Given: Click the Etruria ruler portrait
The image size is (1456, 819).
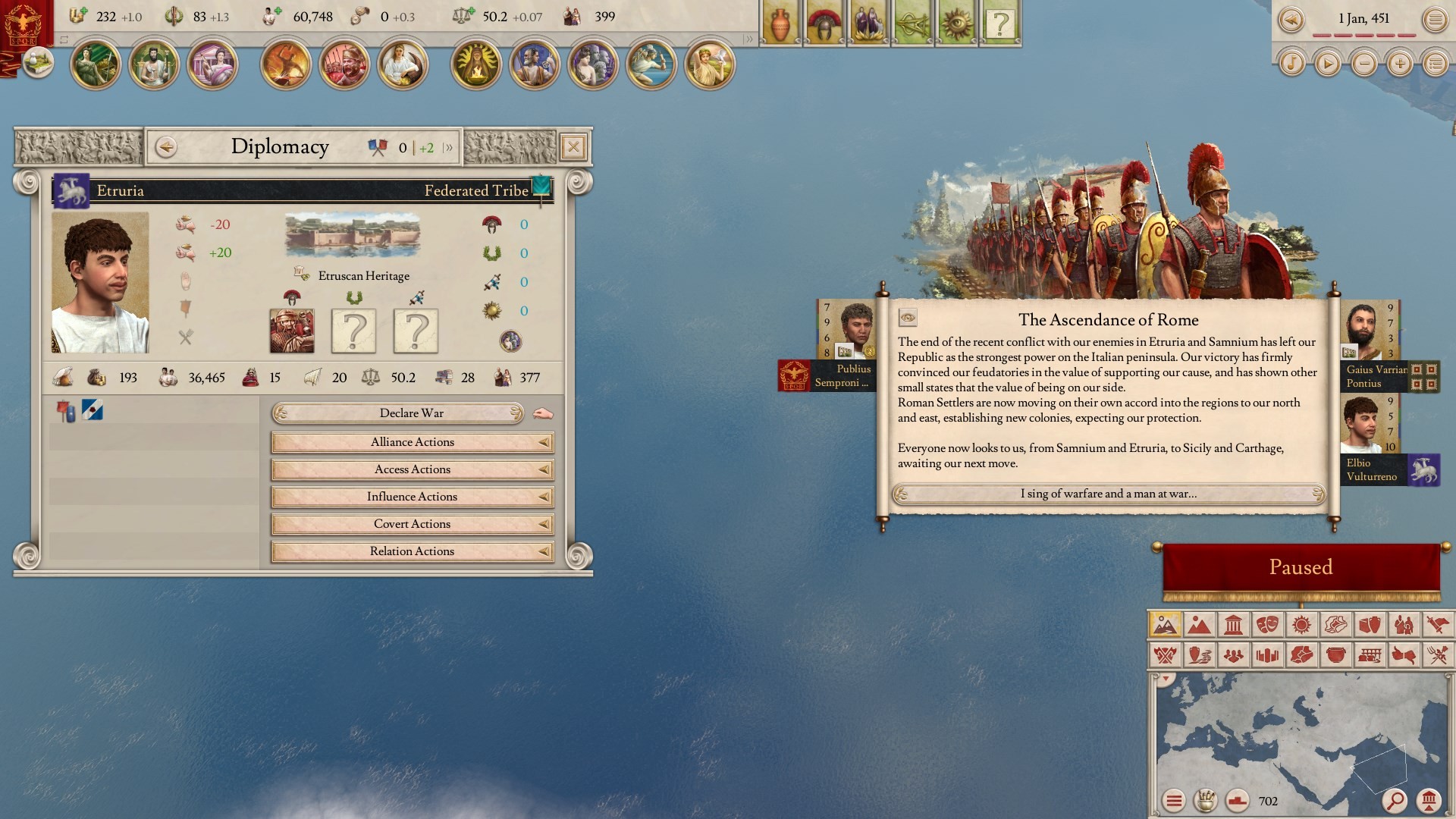Looking at the screenshot, I should pyautogui.click(x=100, y=283).
